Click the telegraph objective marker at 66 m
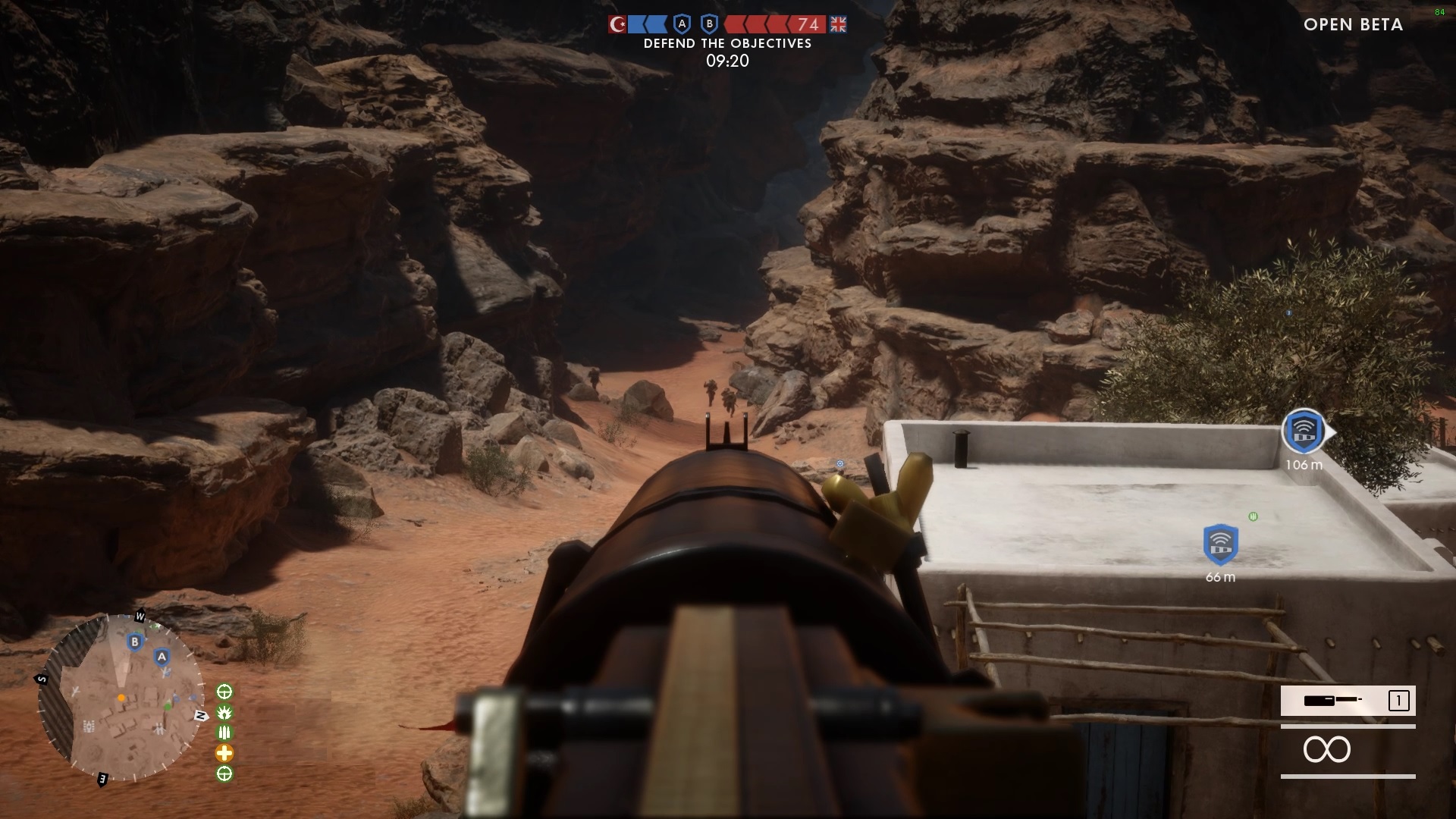 point(1220,544)
